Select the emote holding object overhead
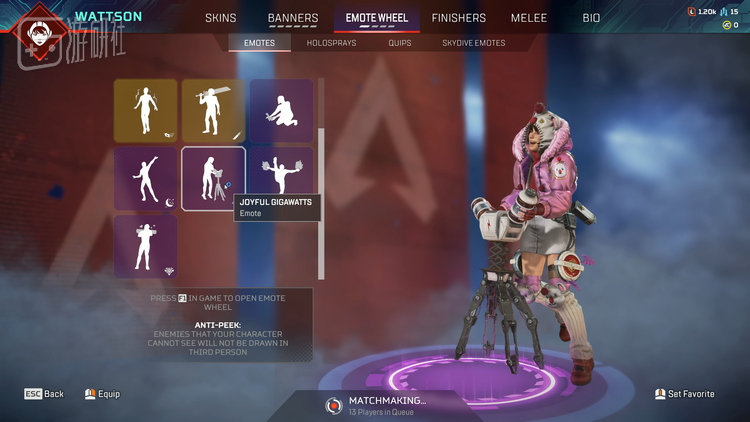Image resolution: width=750 pixels, height=422 pixels. click(146, 246)
